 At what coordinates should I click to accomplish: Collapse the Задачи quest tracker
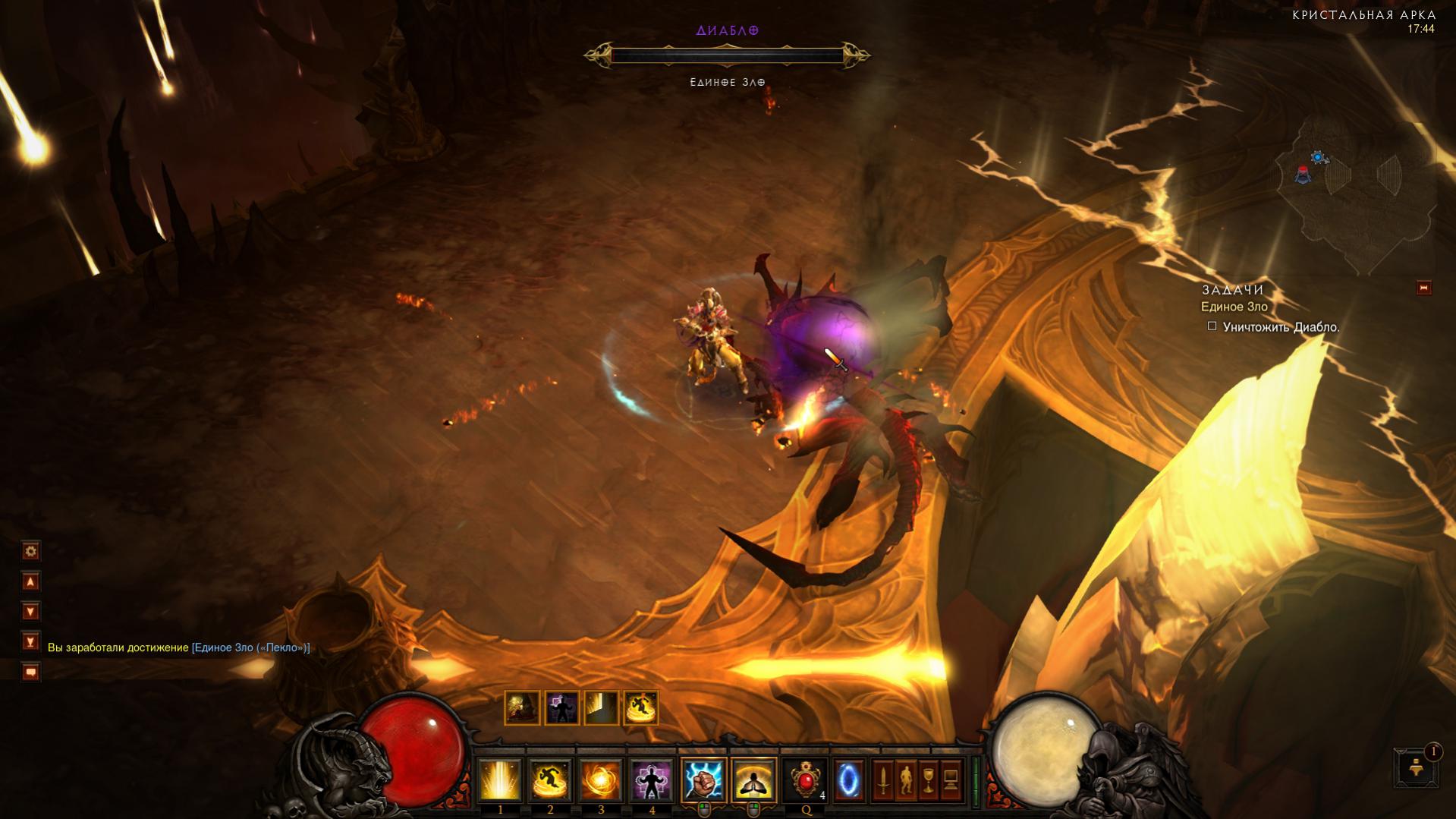1423,288
